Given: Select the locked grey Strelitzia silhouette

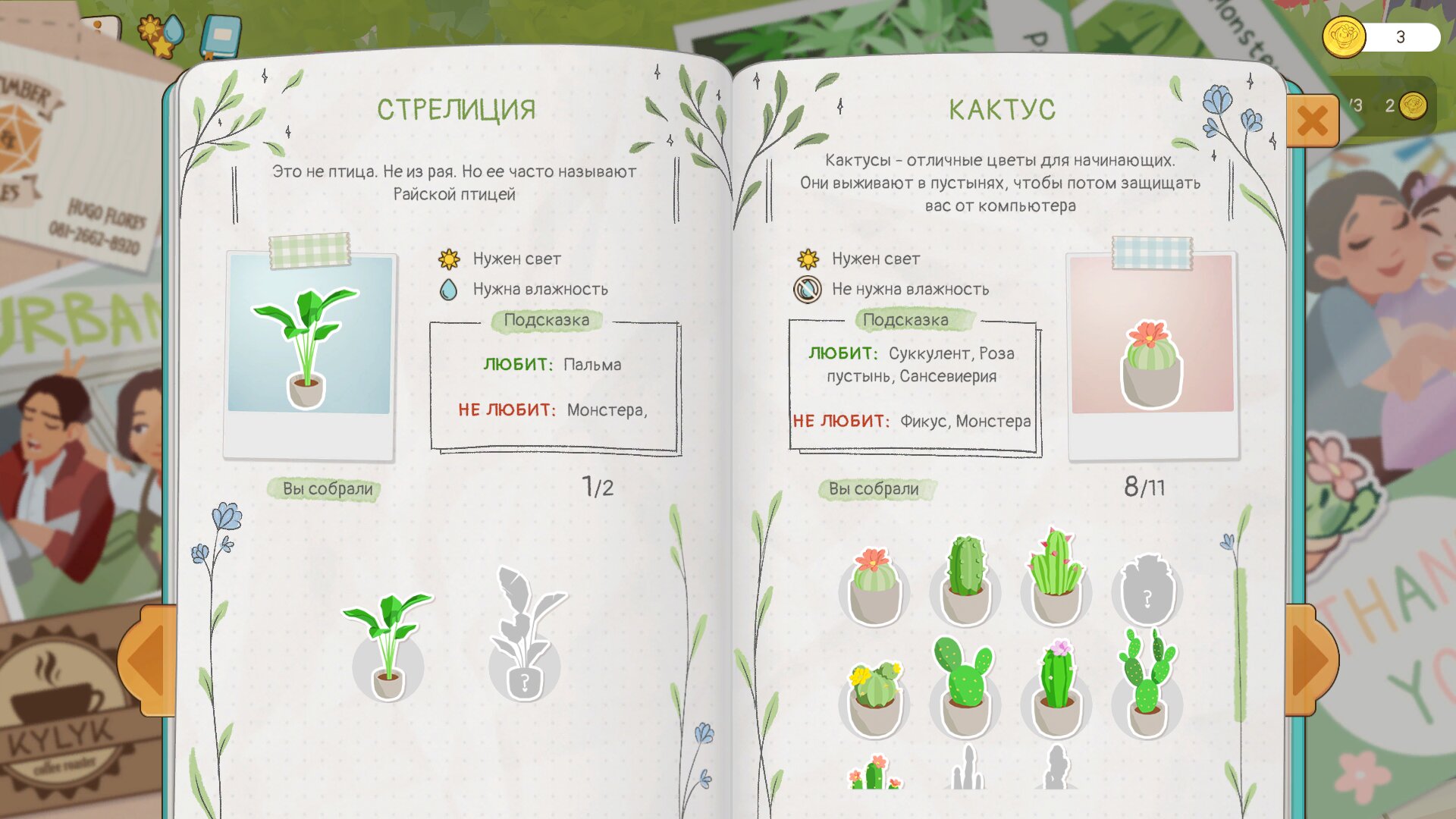Looking at the screenshot, I should (525, 635).
